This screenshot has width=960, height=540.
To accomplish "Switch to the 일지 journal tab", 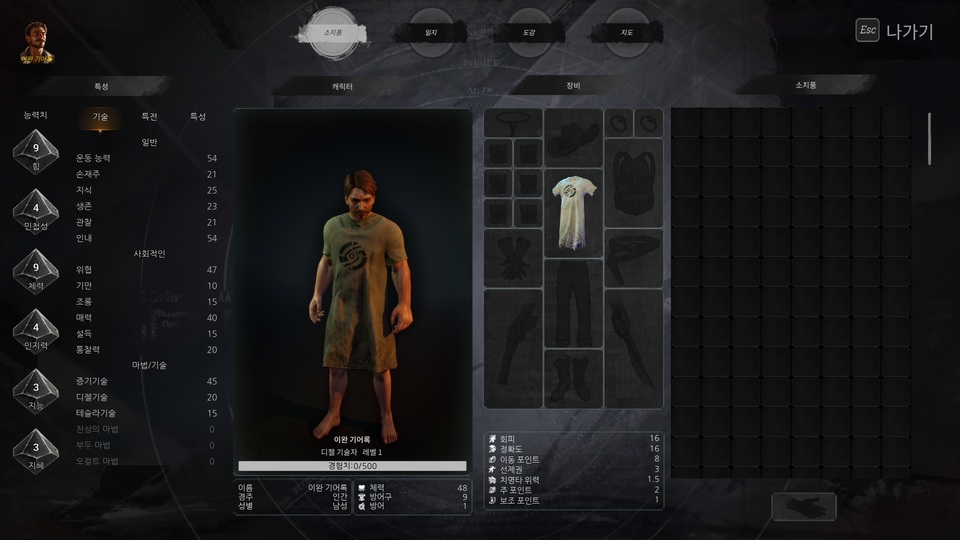I will [431, 33].
